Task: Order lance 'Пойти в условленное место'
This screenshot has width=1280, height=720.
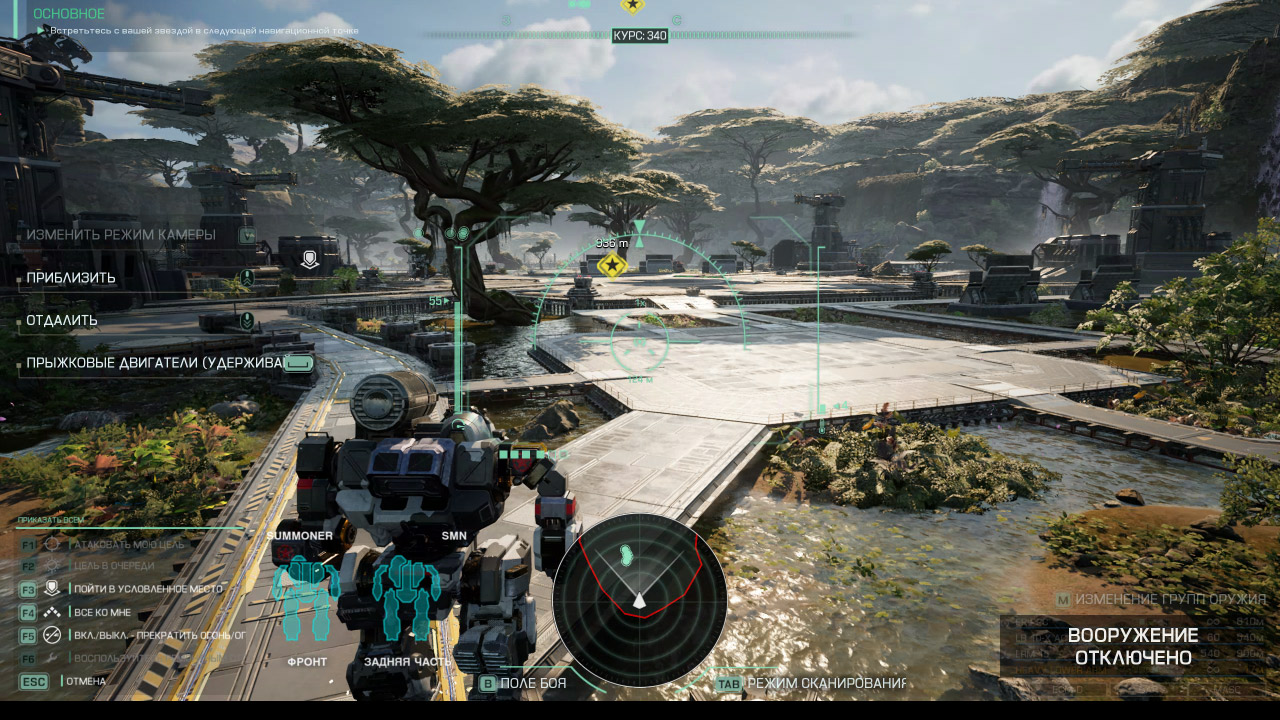Action: pyautogui.click(x=148, y=589)
